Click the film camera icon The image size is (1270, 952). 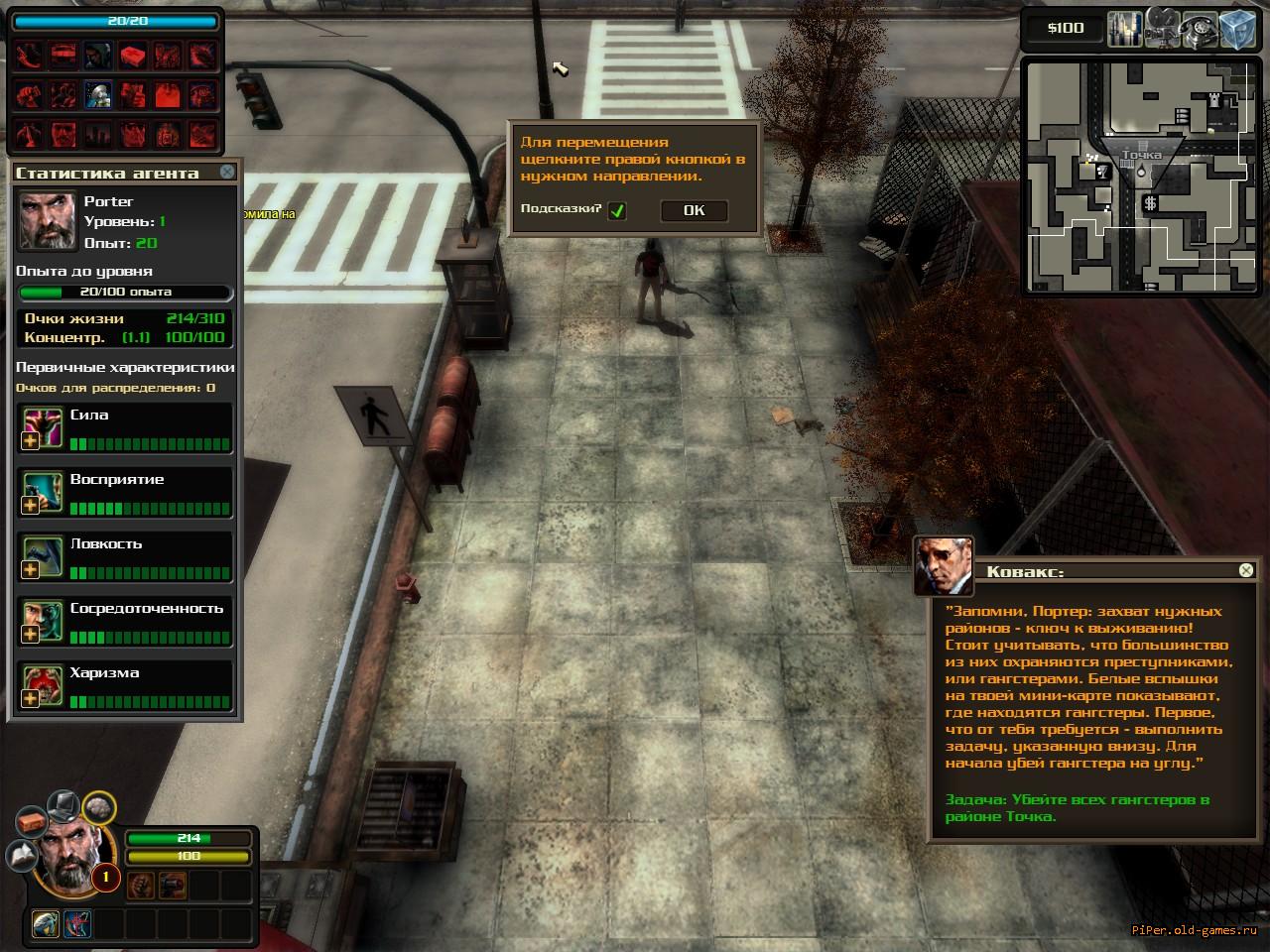click(x=1163, y=28)
